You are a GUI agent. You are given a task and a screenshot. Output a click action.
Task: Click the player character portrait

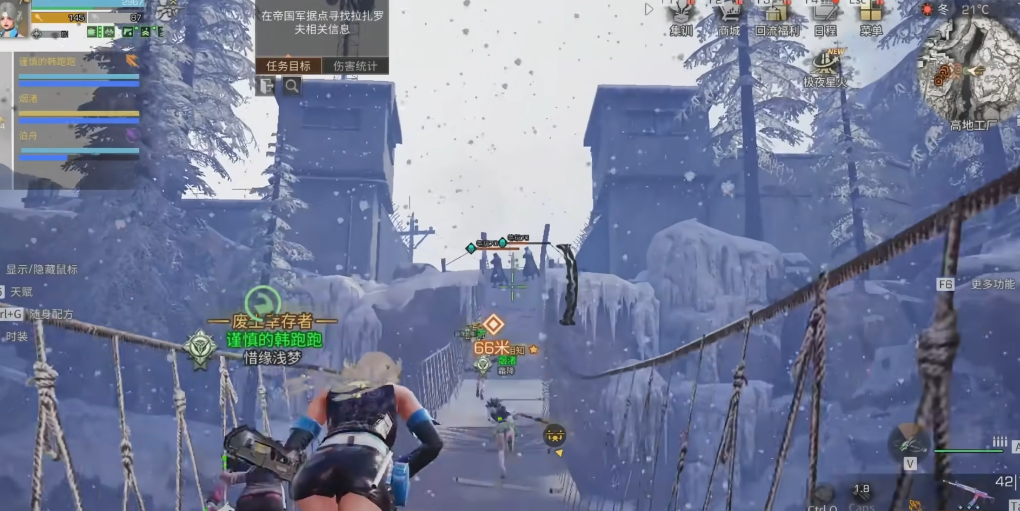point(13,20)
